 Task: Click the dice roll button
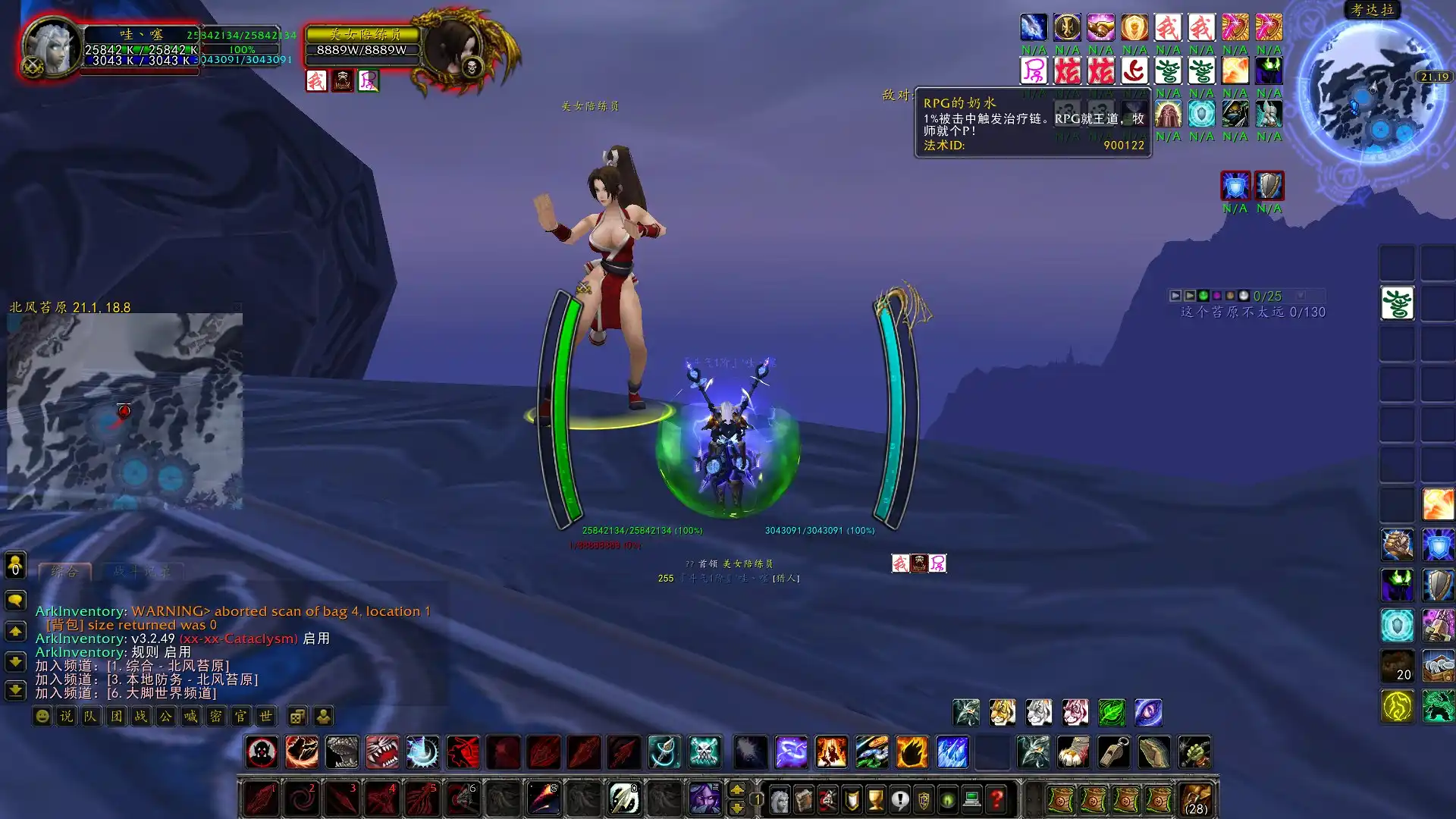coord(298,716)
